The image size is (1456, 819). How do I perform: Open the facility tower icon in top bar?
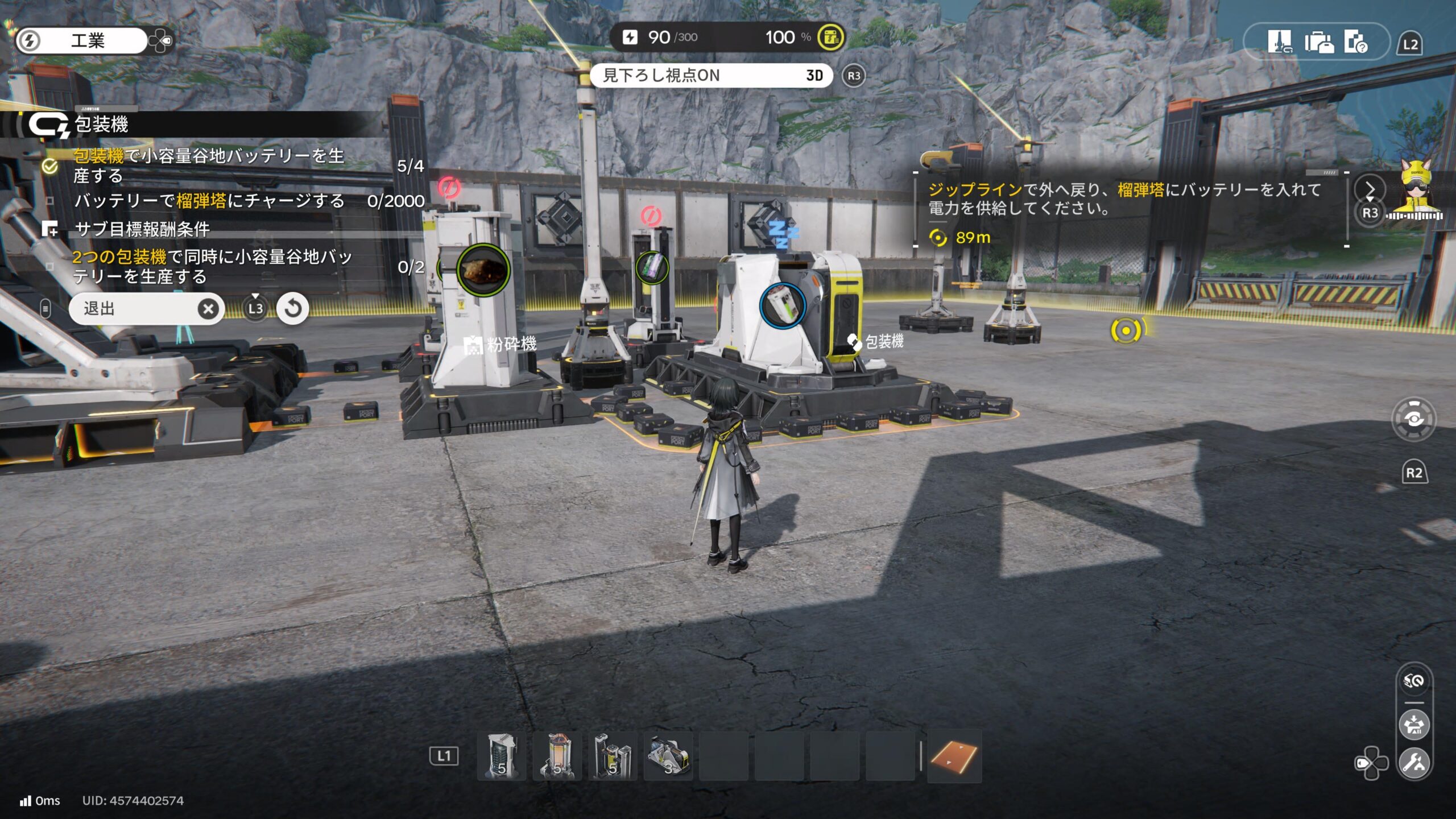(1279, 42)
